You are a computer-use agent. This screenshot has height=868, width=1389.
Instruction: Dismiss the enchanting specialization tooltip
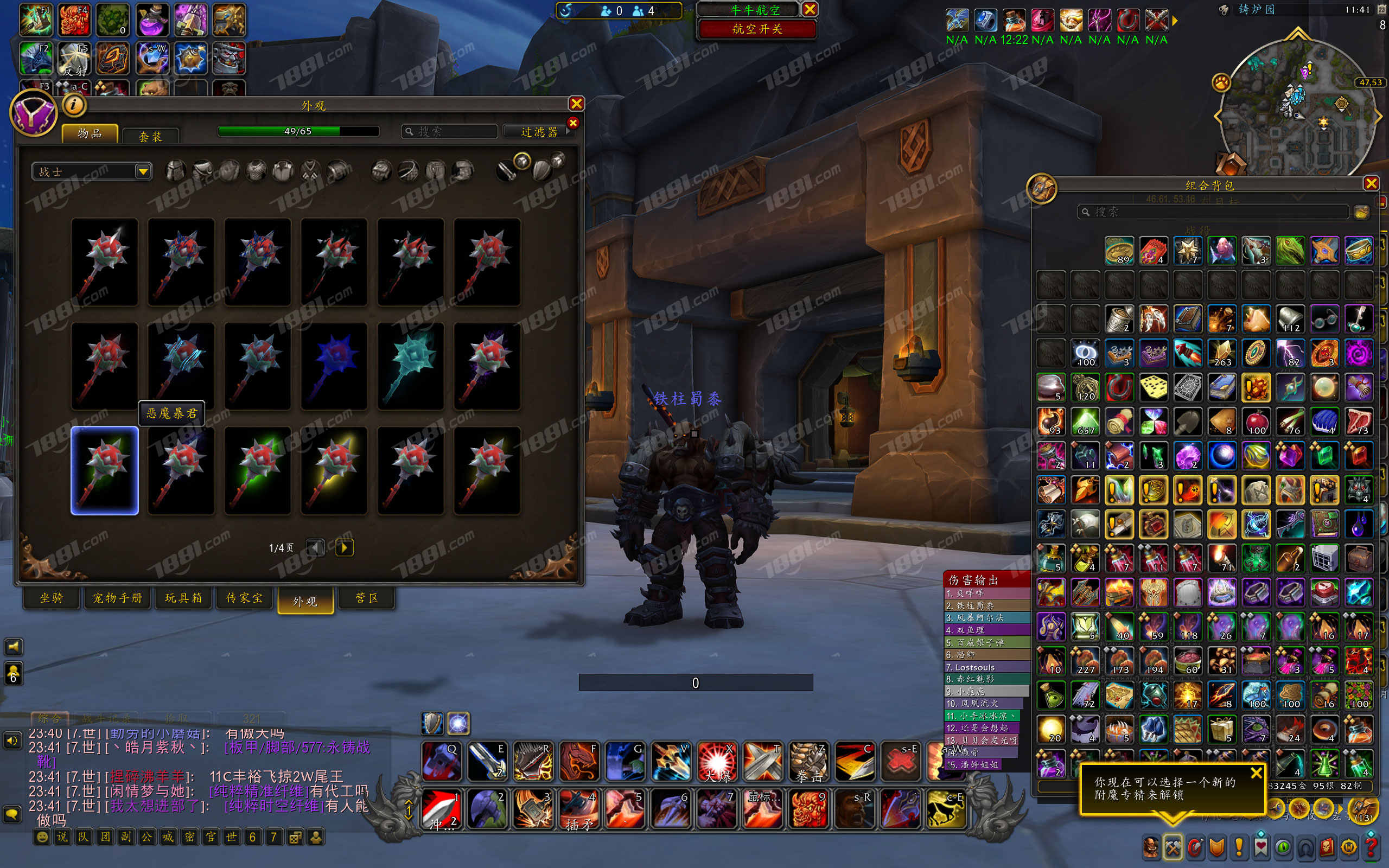(x=1256, y=773)
